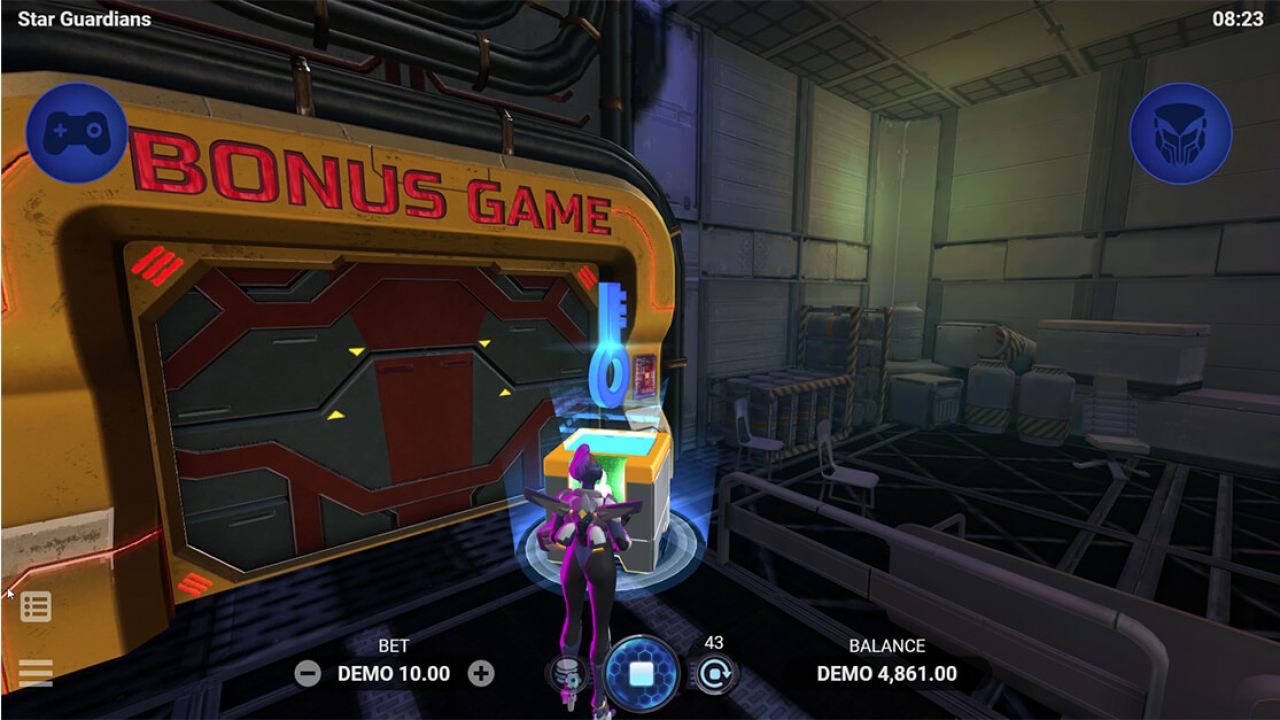The image size is (1280, 720).
Task: Open the game menu with three lines
Action: tap(35, 672)
